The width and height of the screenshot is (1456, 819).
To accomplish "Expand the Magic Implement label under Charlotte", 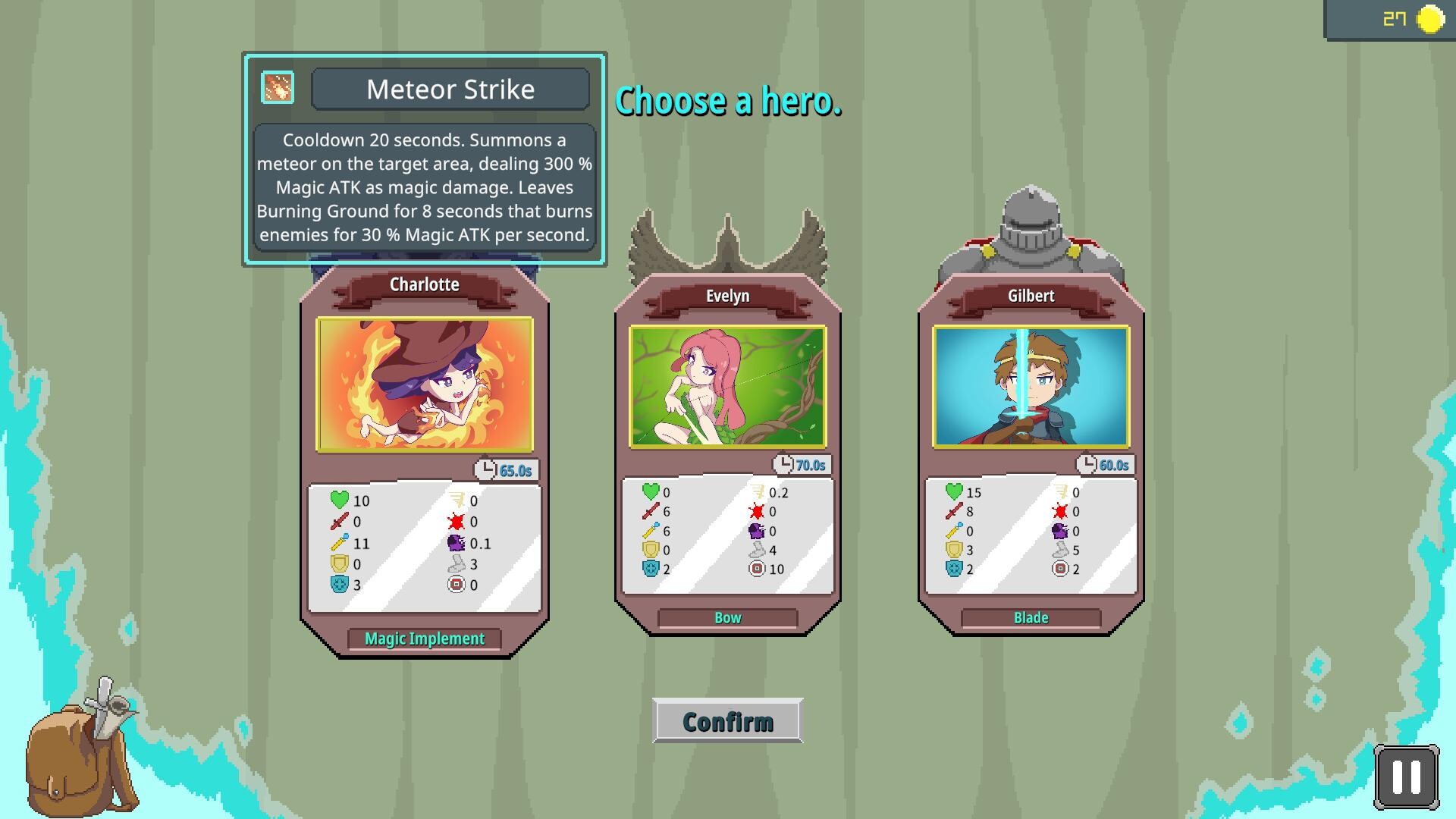I will (x=424, y=639).
